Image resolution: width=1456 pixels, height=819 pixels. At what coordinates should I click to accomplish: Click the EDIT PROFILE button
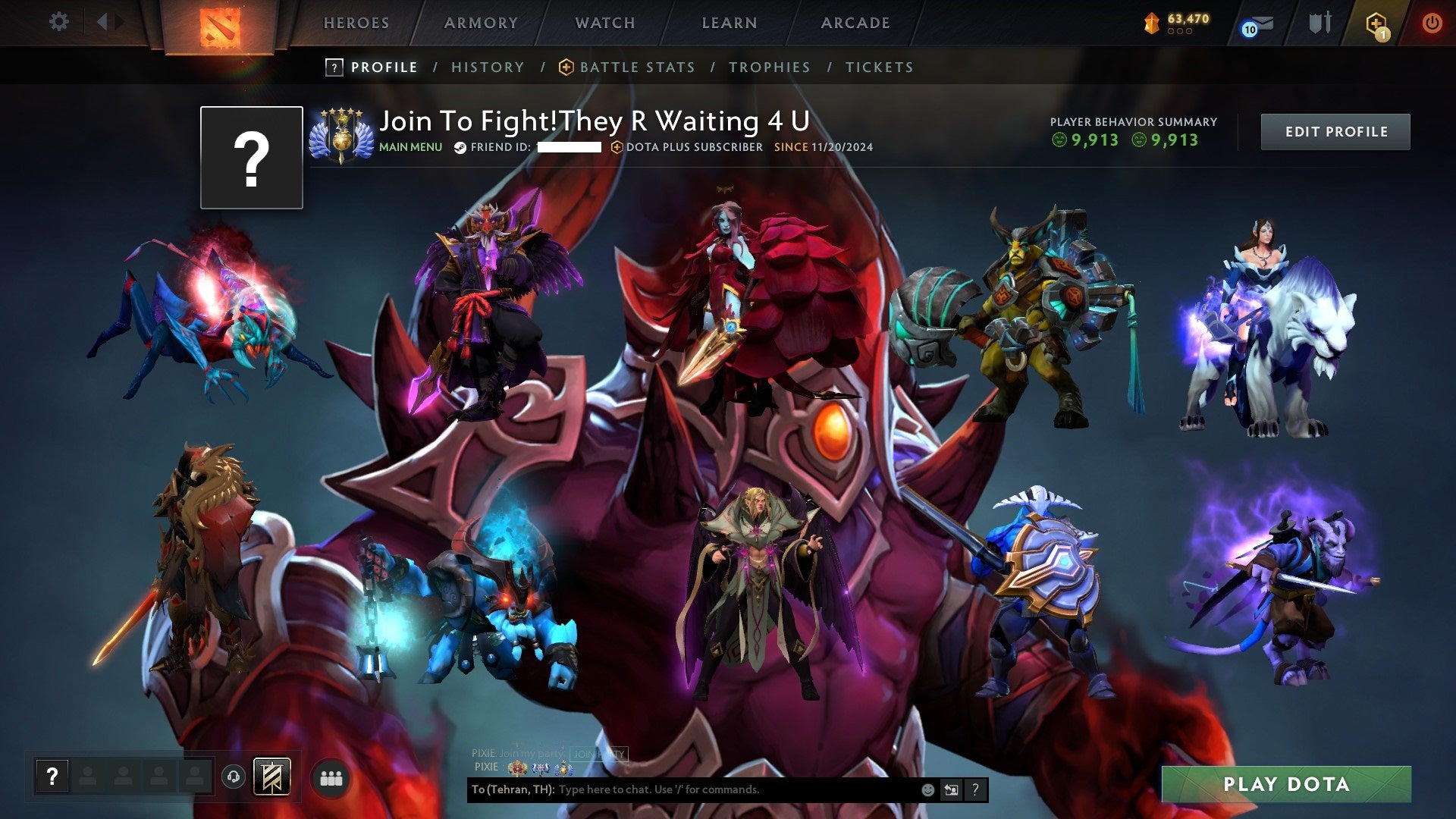pyautogui.click(x=1335, y=131)
